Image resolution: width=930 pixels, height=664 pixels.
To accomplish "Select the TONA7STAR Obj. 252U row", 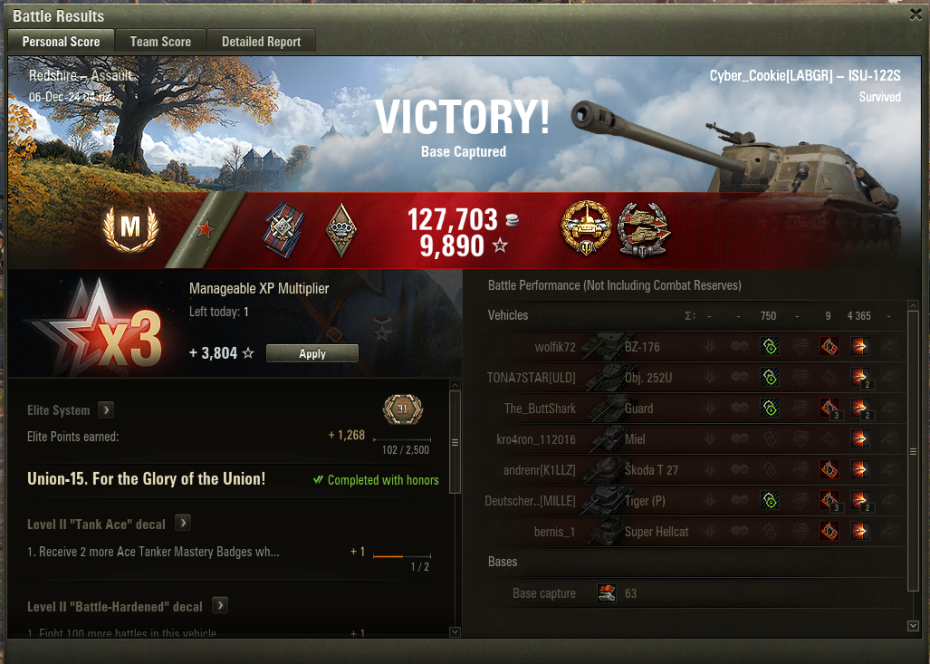I will pos(690,378).
